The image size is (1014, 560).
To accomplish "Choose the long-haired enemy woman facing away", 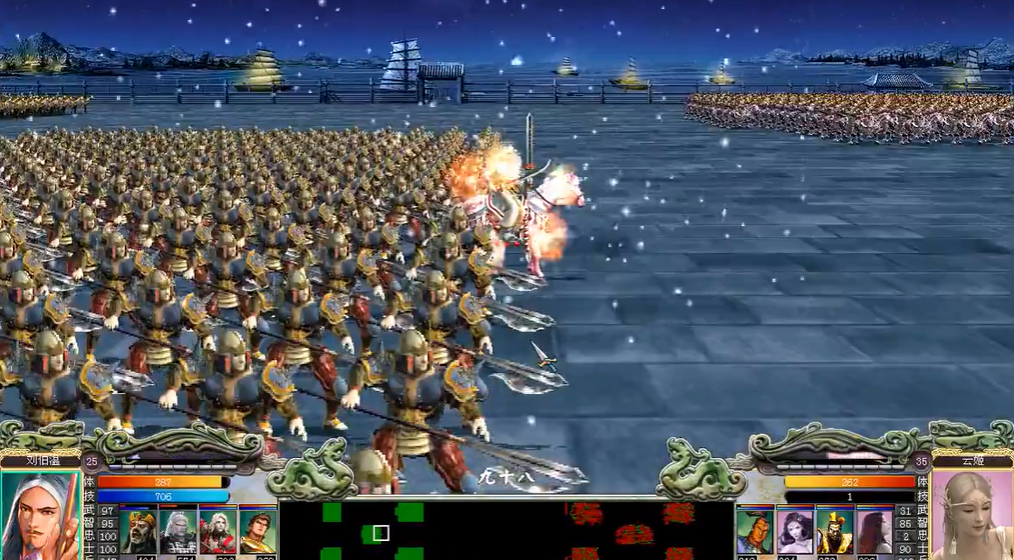I will [874, 532].
